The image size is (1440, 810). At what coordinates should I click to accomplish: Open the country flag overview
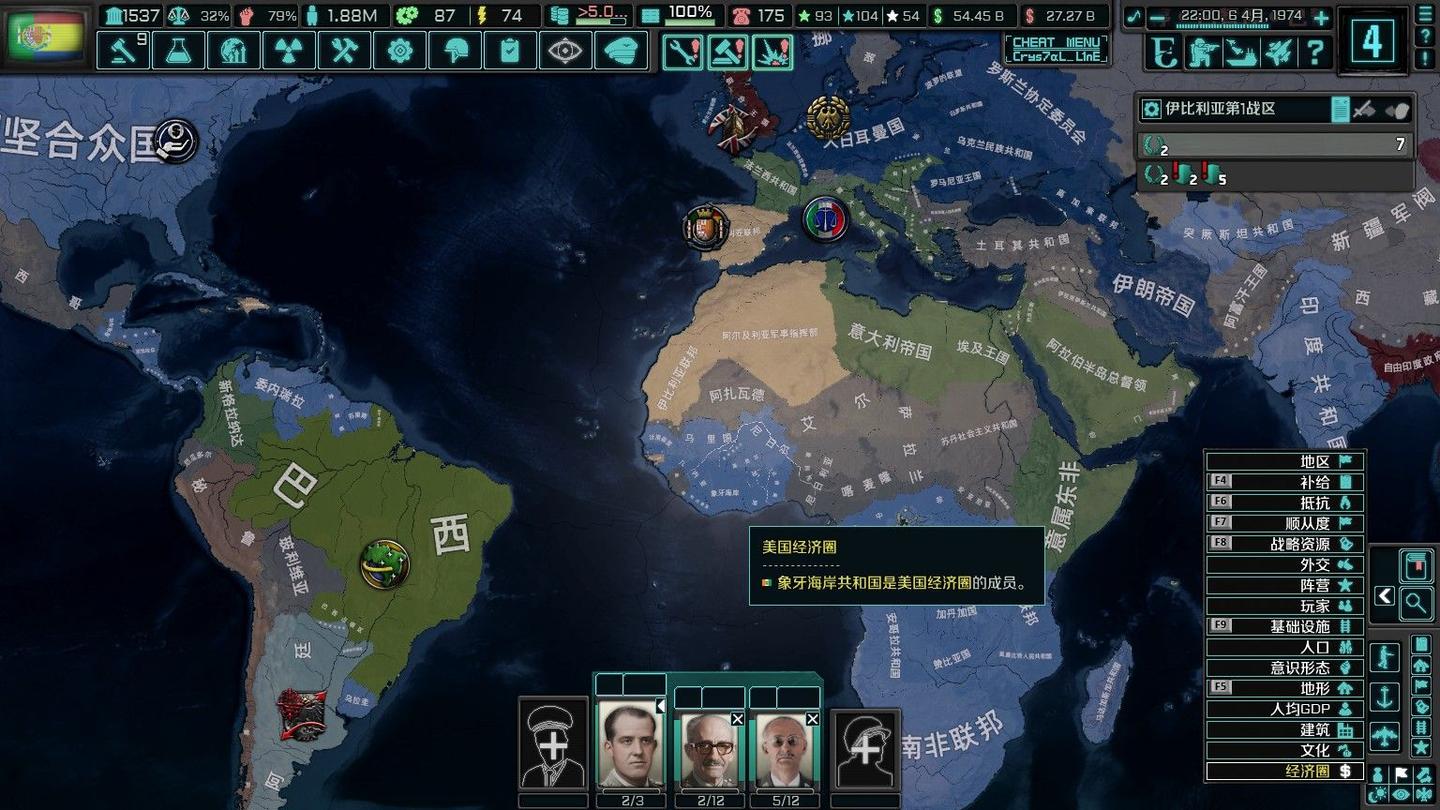click(47, 38)
